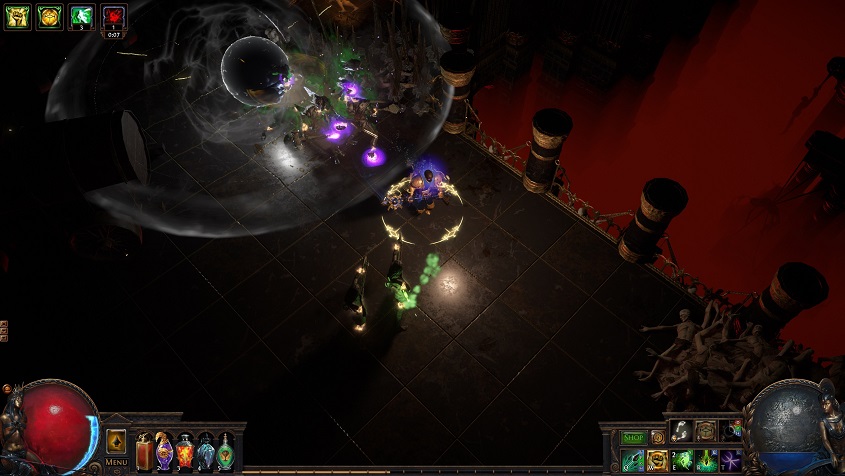Activate the golden fist skill on W
Viewport: 845px width, 476px height.
pos(658,460)
